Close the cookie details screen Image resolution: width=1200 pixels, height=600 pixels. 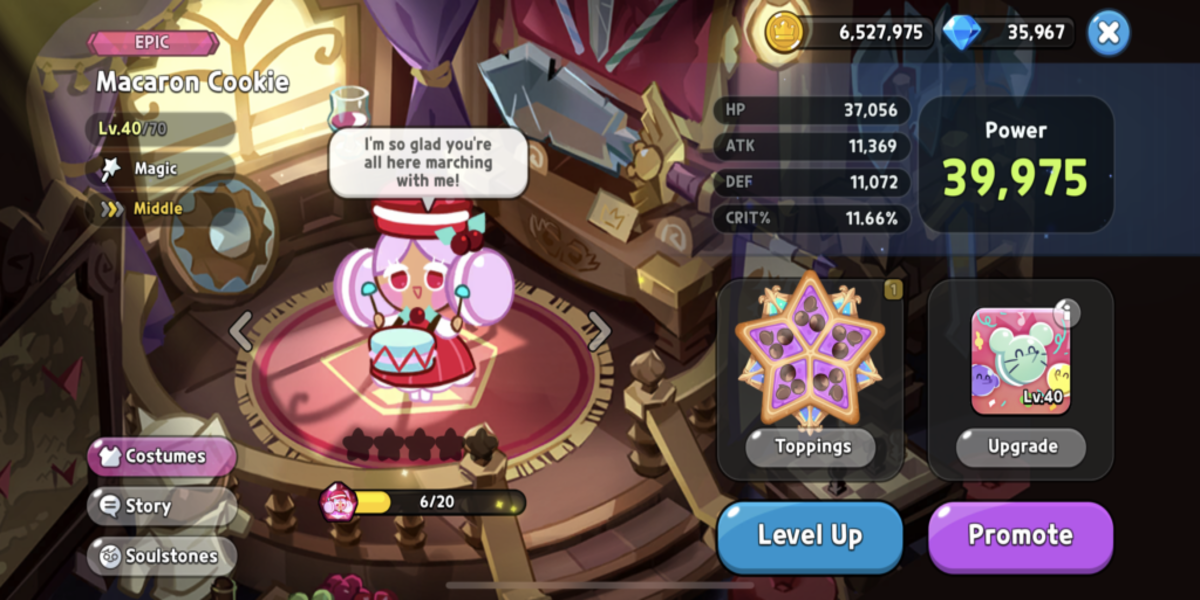1107,32
